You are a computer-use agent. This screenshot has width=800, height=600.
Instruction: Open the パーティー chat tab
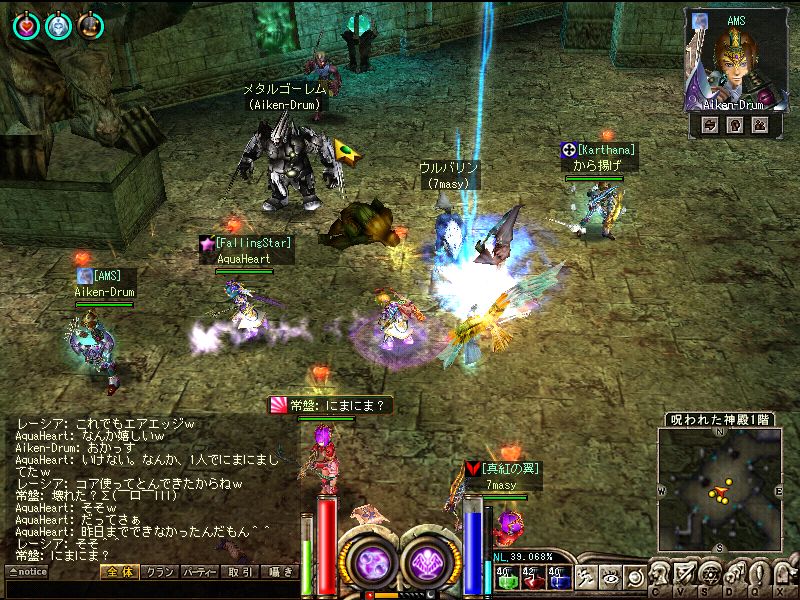point(199,572)
